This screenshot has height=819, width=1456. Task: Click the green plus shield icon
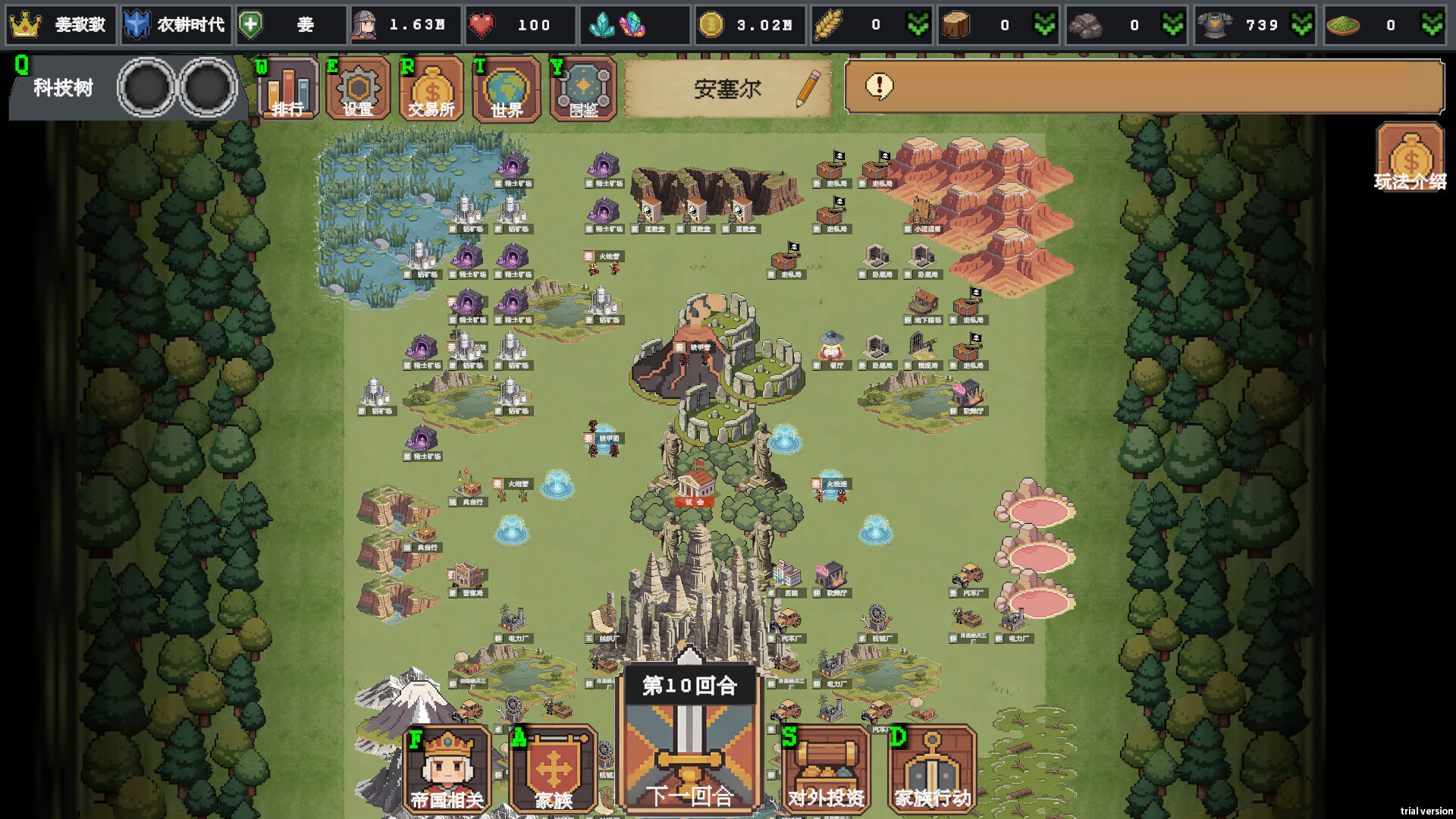tap(251, 25)
